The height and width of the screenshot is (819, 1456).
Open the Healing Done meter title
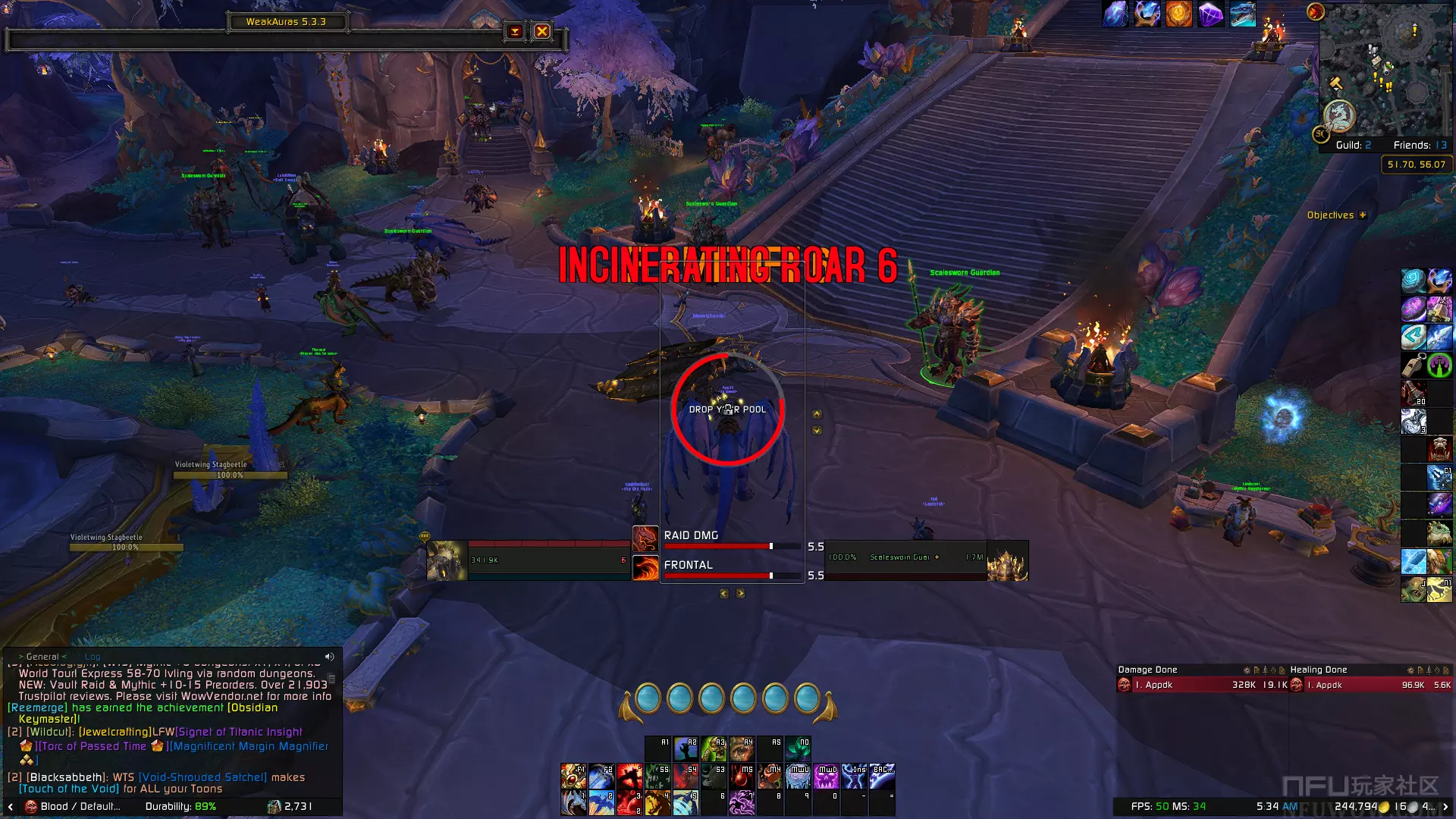point(1319,670)
